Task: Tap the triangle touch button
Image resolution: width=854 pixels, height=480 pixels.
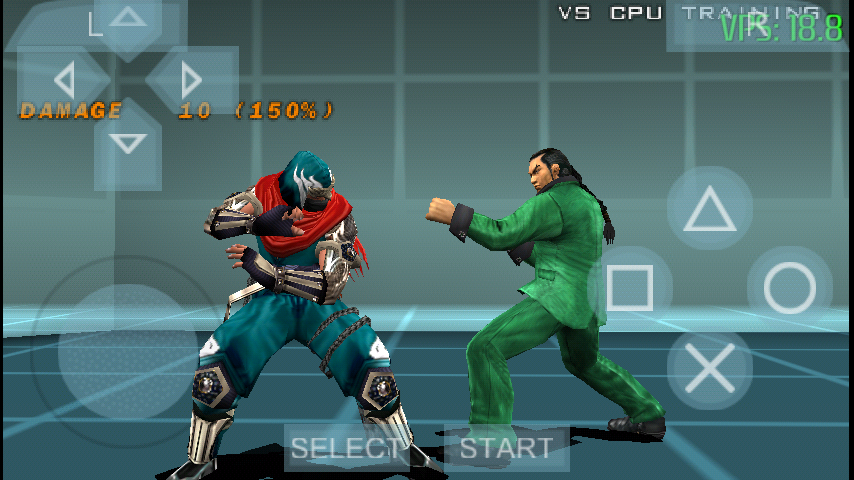Action: pos(709,208)
